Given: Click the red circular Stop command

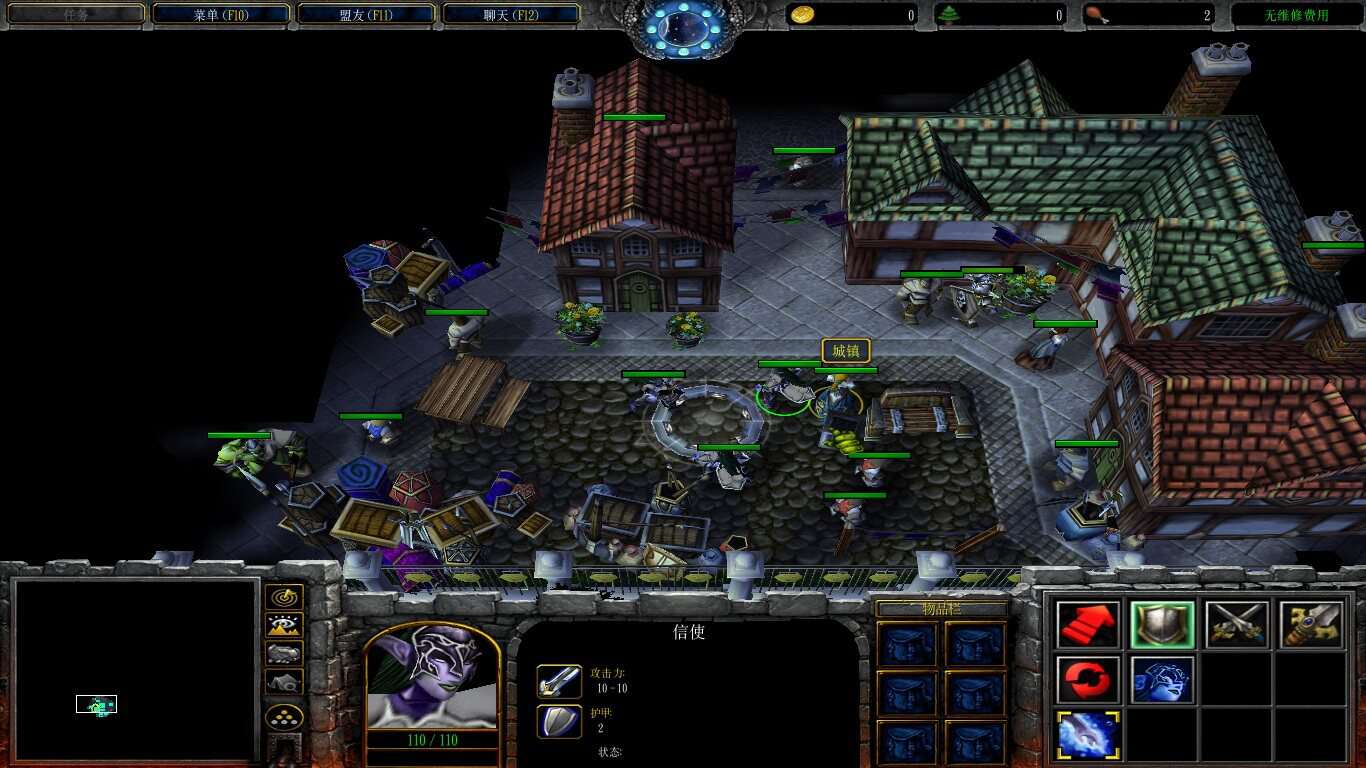Looking at the screenshot, I should point(1088,680).
